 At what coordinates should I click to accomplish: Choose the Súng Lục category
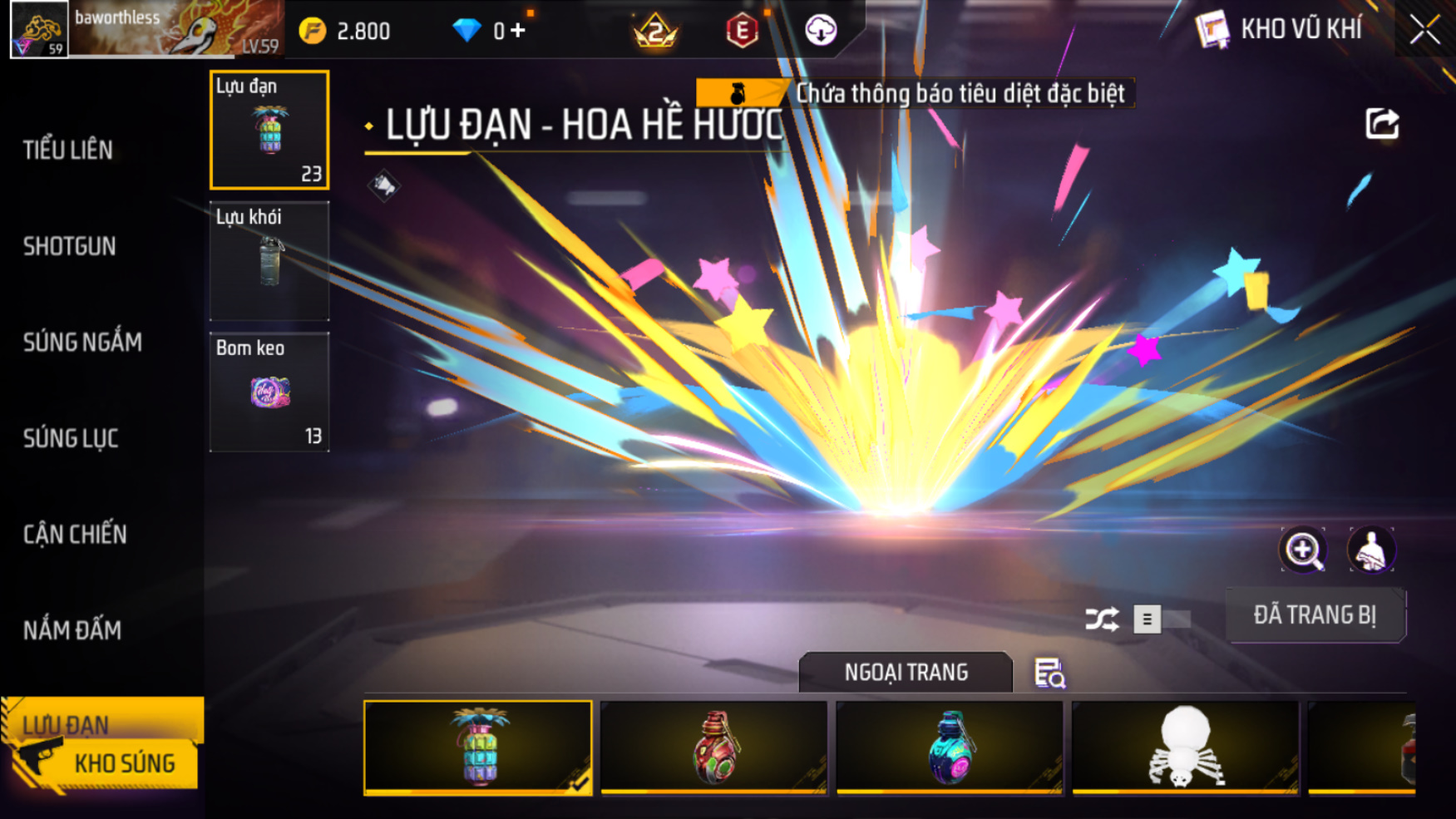[x=71, y=438]
